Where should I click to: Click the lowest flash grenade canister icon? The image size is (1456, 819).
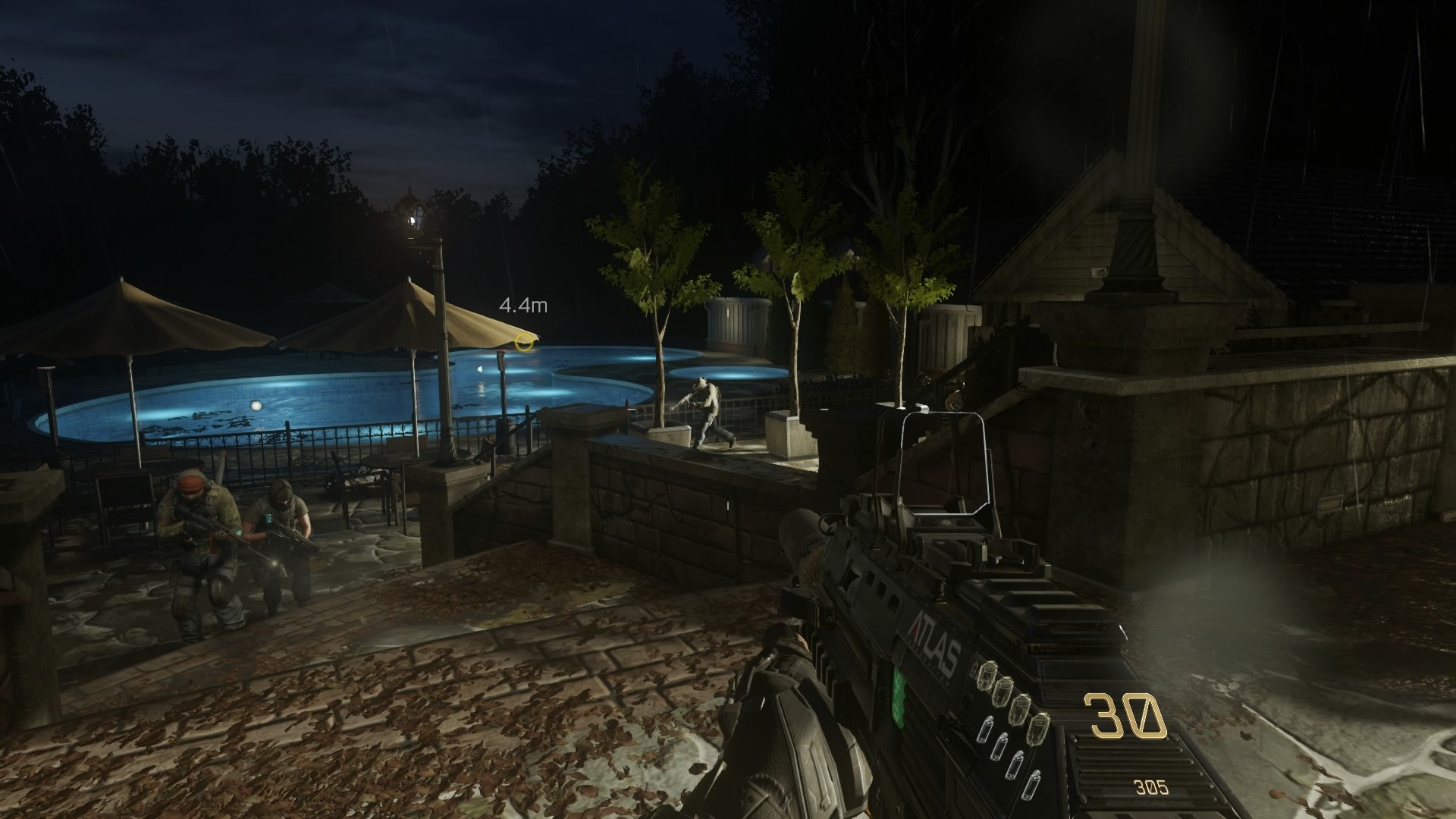[x=1033, y=784]
